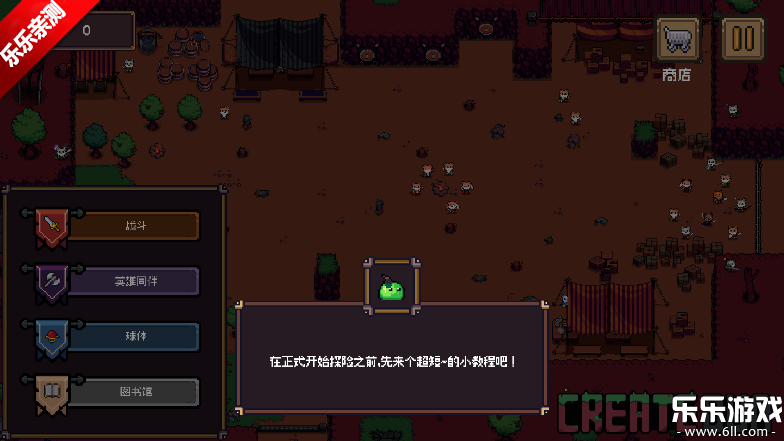Pause the game with the pause button
The width and height of the screenshot is (784, 441).
(741, 40)
